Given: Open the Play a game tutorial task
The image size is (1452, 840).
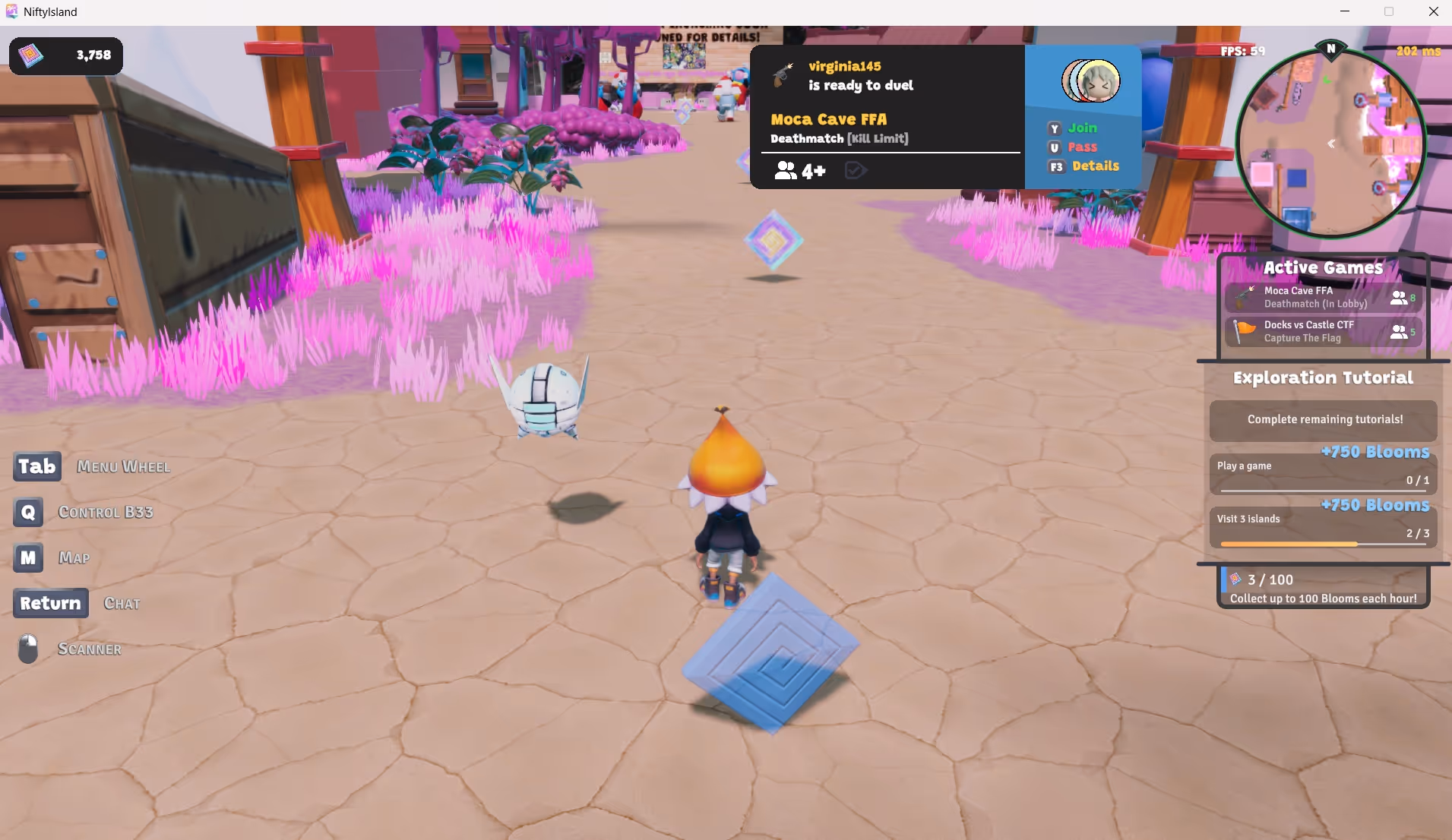Looking at the screenshot, I should pos(1322,473).
